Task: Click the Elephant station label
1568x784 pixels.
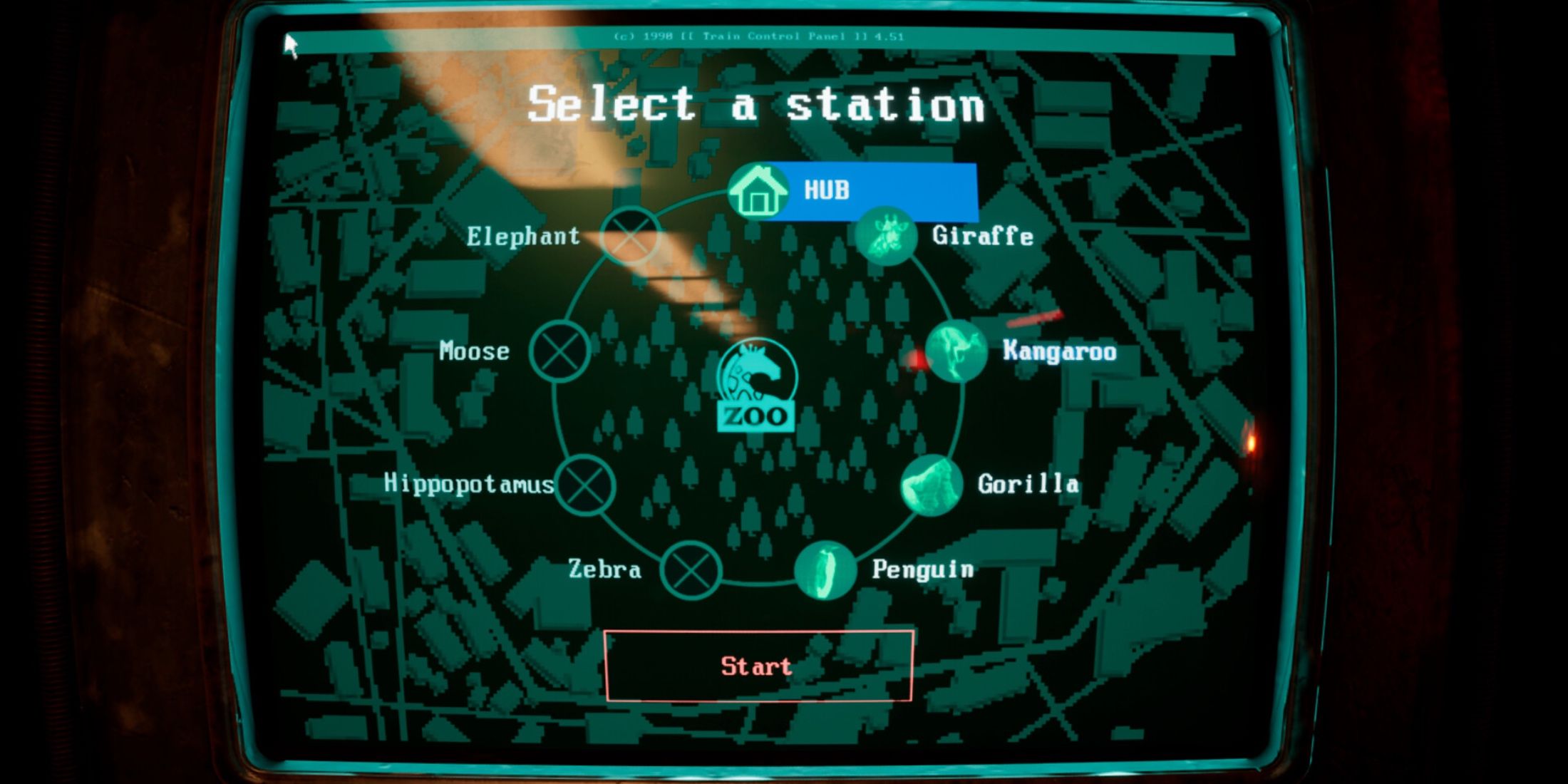Action: (525, 237)
